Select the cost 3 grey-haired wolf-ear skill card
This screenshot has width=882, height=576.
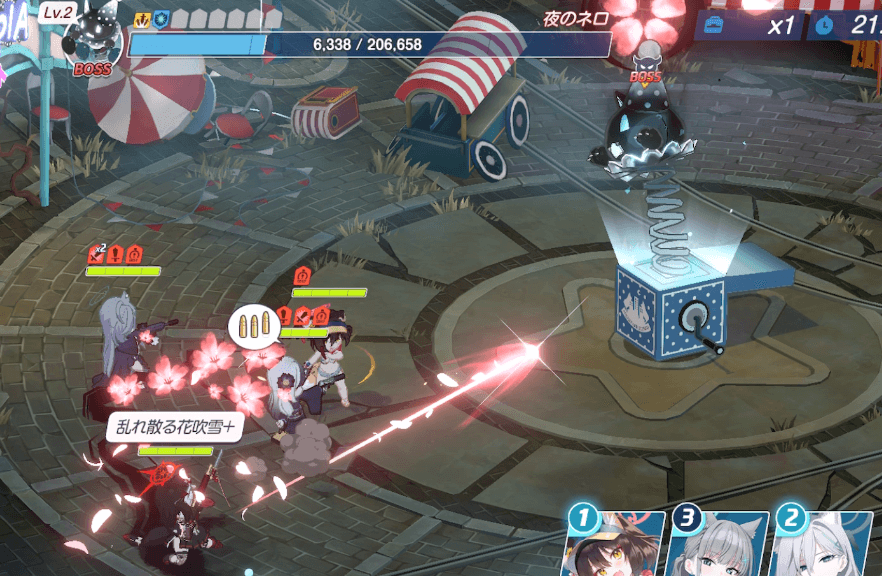pyautogui.click(x=719, y=546)
